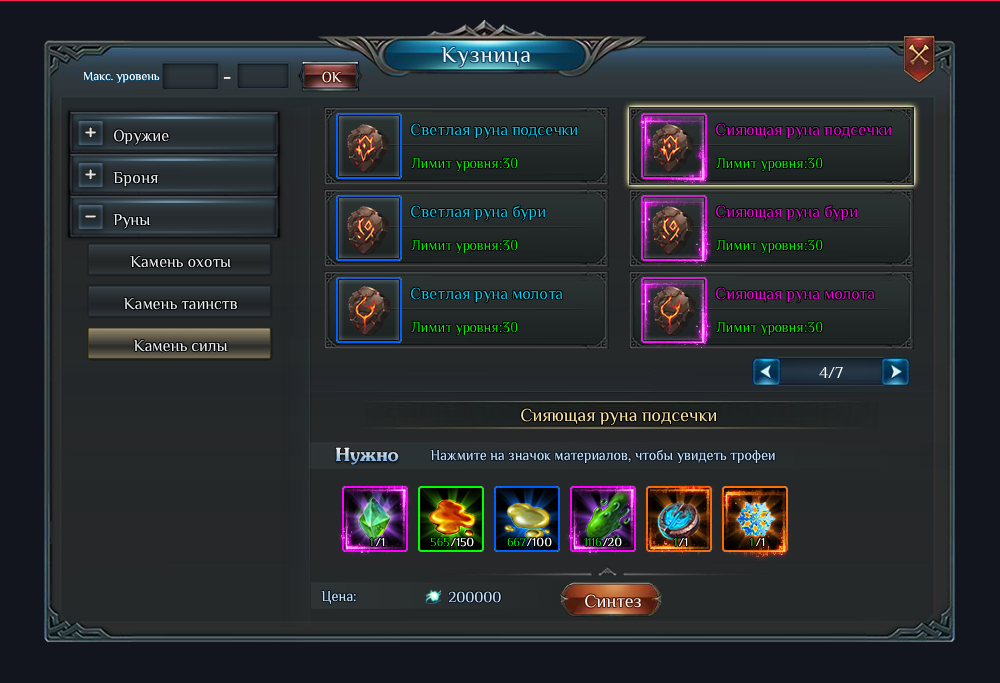Expand the Оружие category
The image size is (1000, 683).
tap(91, 134)
